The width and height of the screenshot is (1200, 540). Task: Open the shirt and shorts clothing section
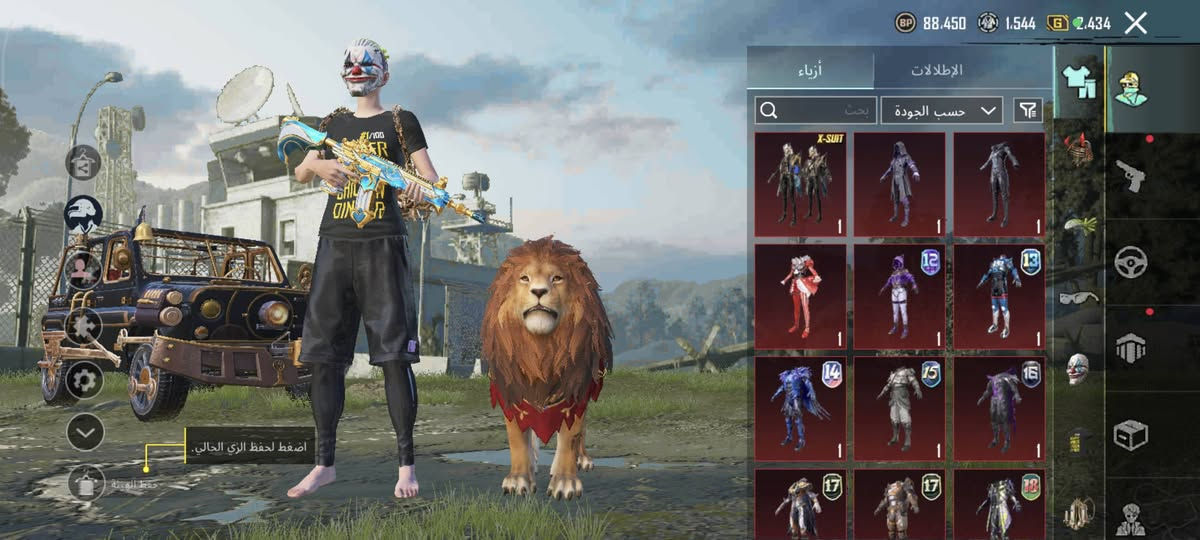tap(1078, 82)
